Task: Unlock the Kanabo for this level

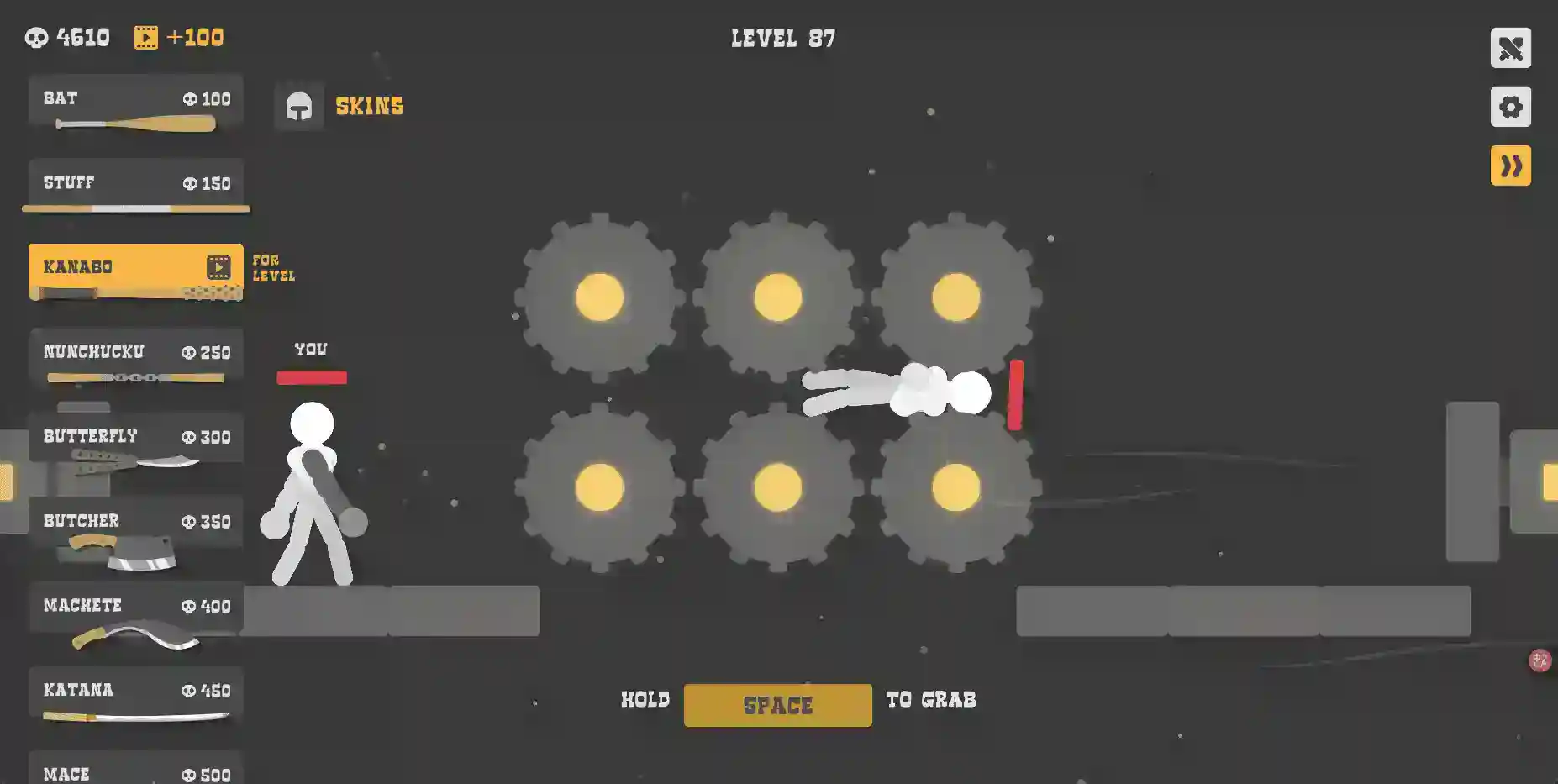Action: 135,271
